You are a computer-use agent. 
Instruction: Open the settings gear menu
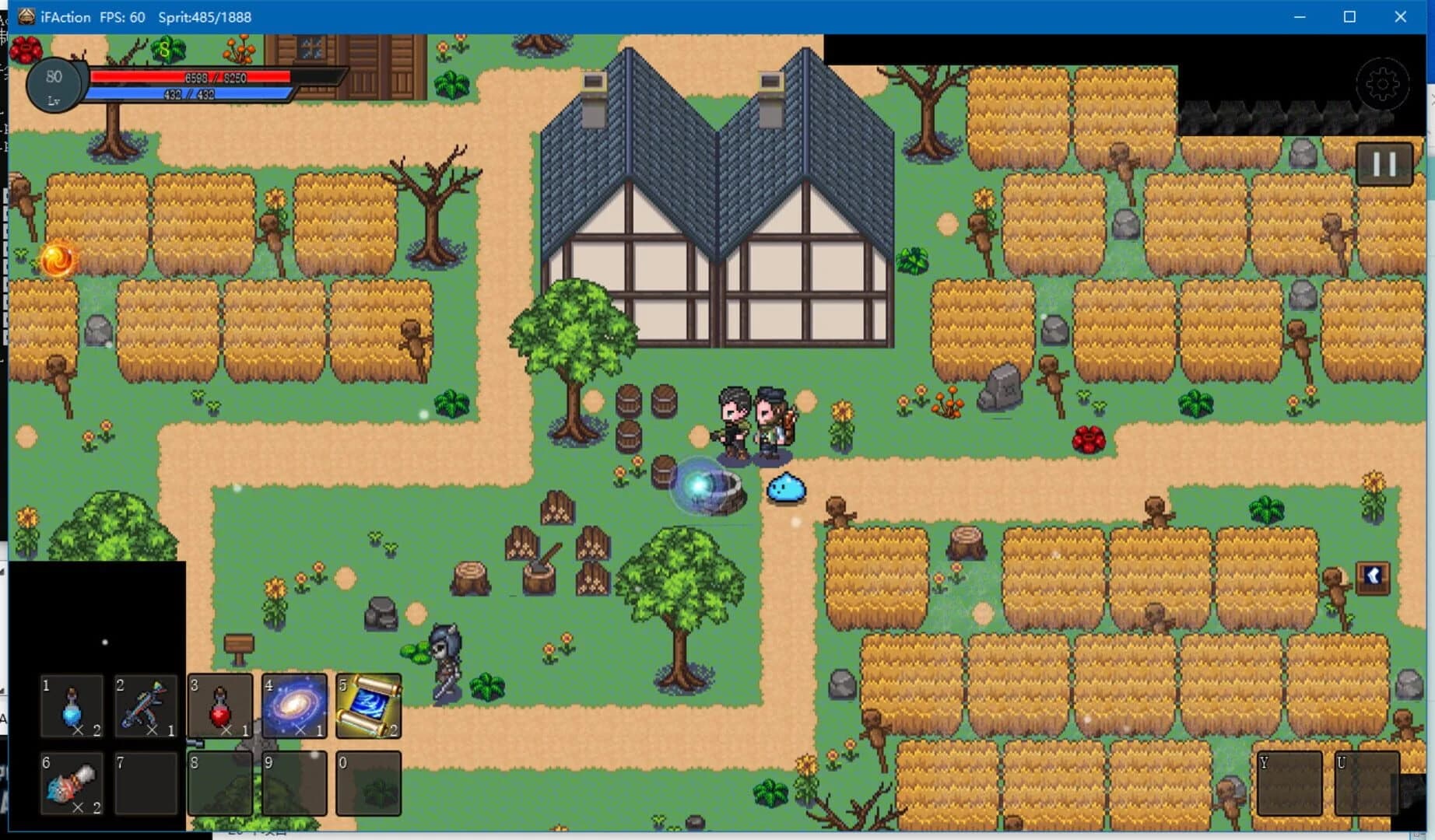coord(1383,84)
